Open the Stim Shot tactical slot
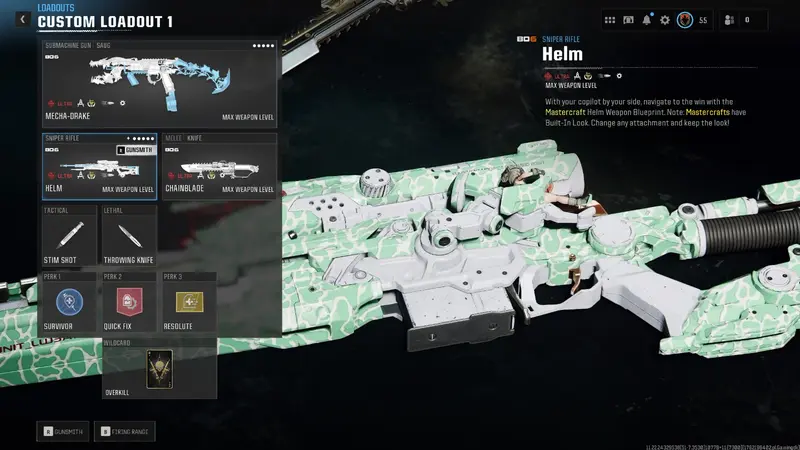 point(70,240)
